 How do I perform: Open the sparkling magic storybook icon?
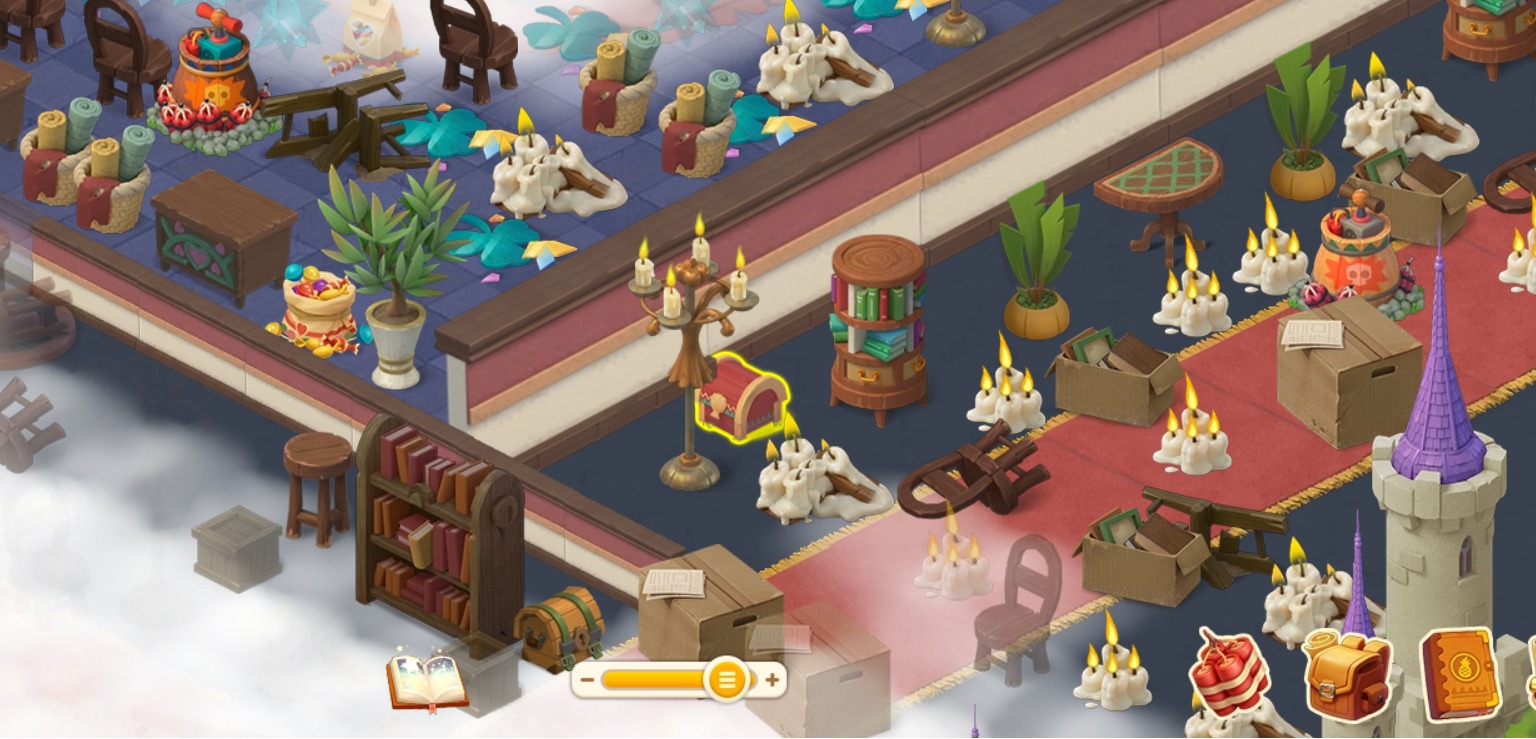point(427,681)
